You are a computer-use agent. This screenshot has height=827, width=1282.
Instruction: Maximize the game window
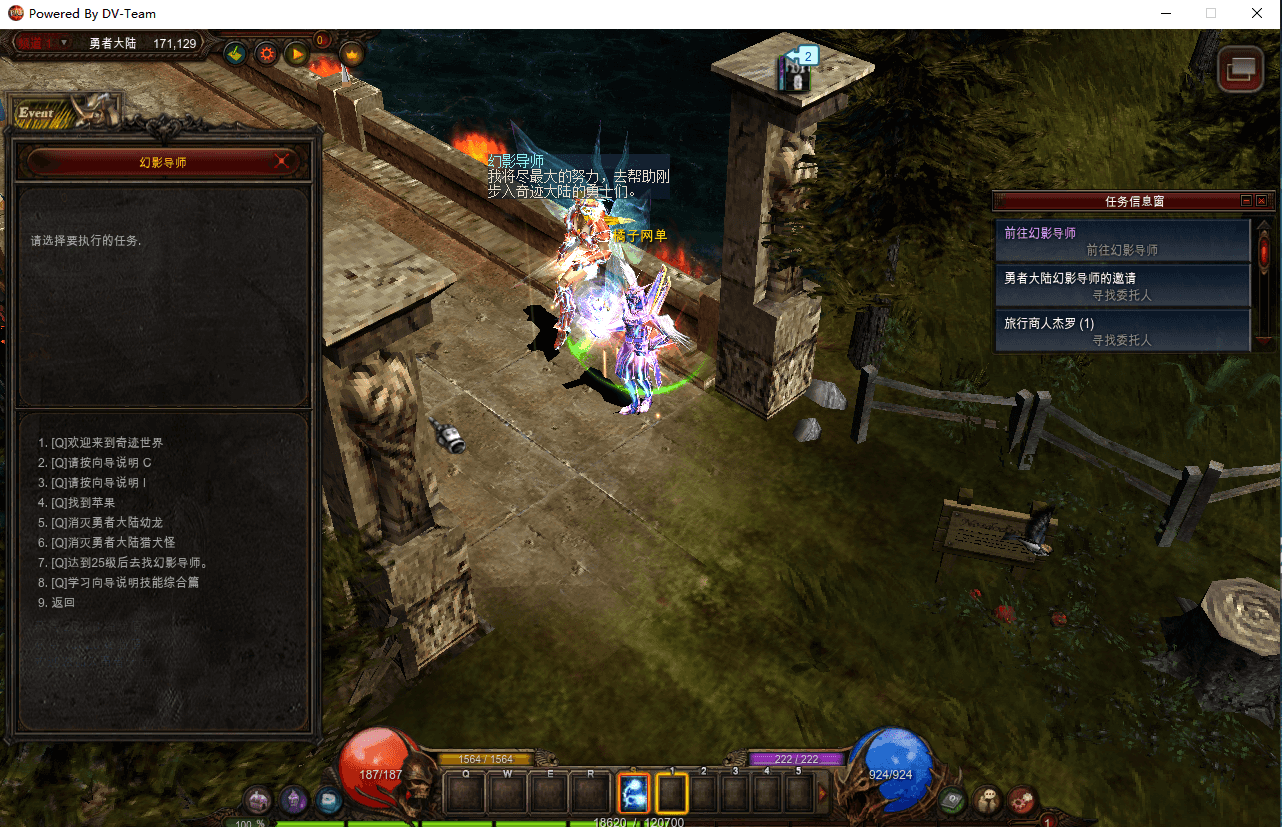click(1211, 14)
